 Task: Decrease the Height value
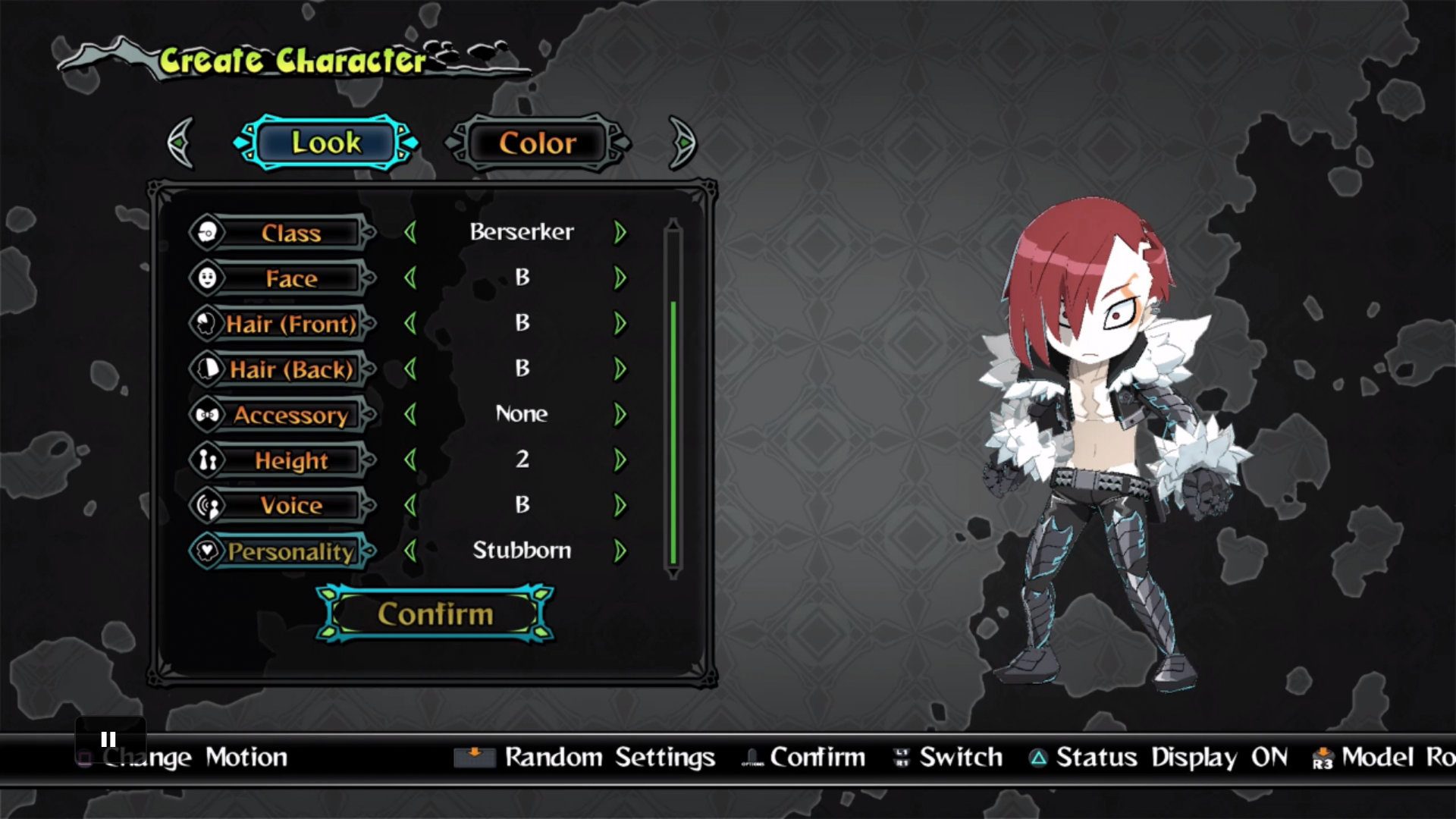click(411, 460)
